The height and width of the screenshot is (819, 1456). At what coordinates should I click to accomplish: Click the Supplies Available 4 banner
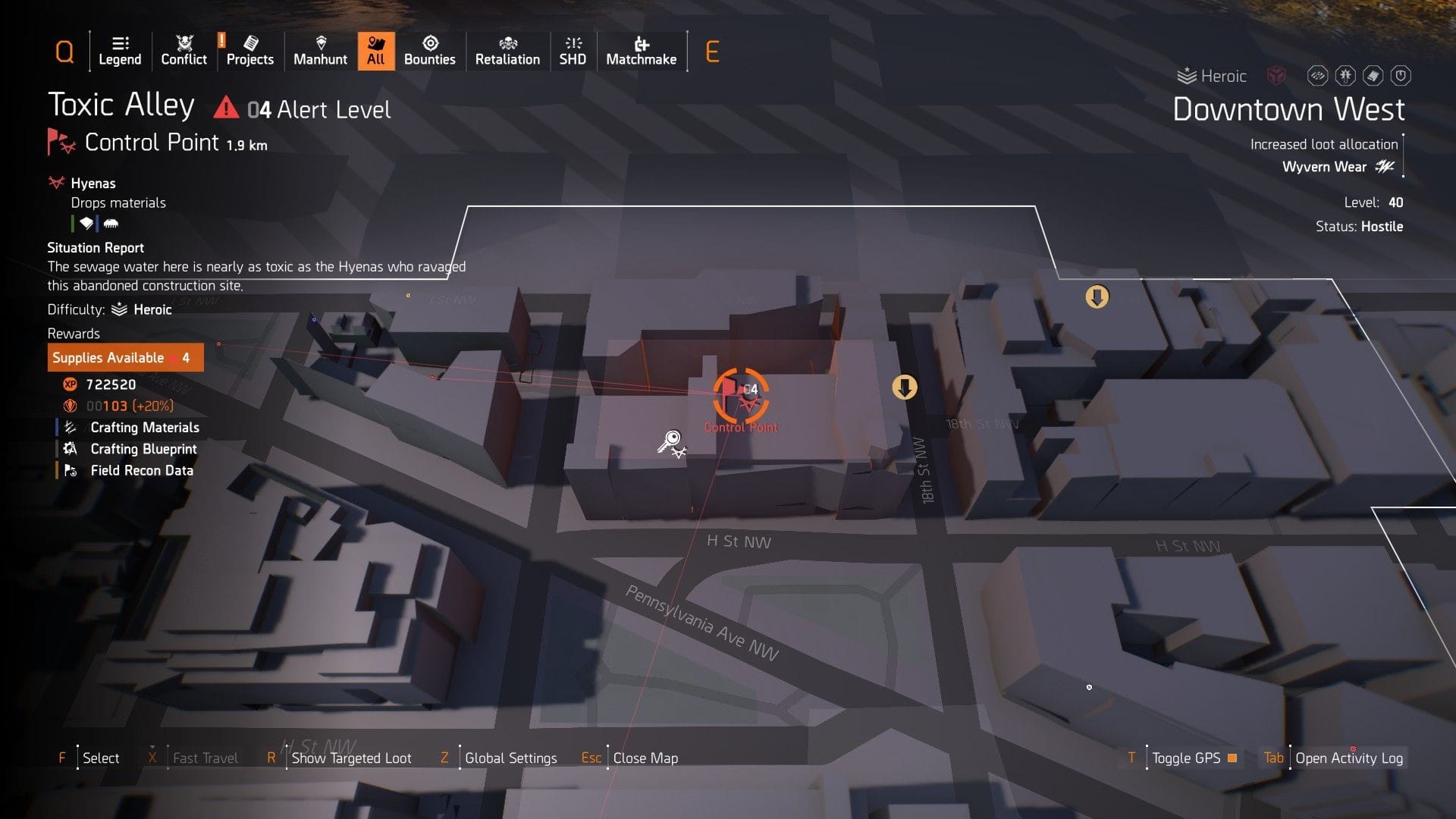click(x=125, y=357)
